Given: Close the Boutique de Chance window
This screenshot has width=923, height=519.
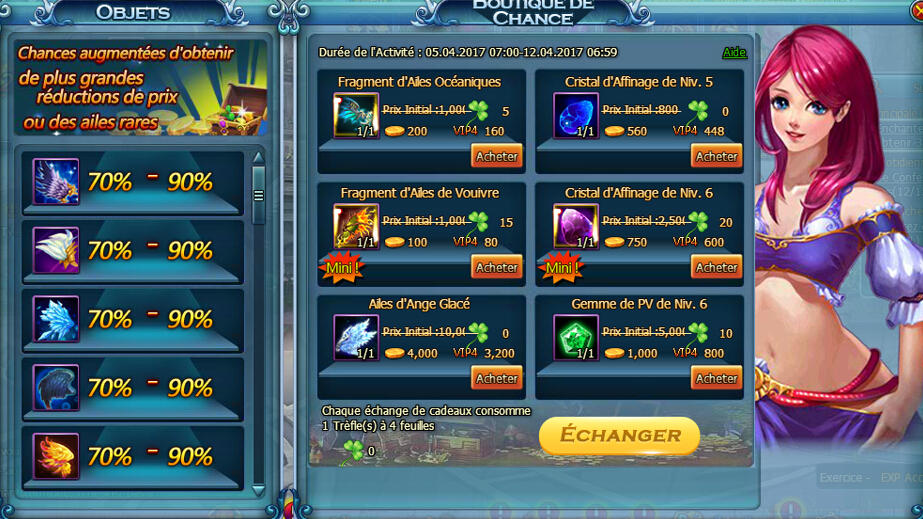Looking at the screenshot, I should click(915, 10).
